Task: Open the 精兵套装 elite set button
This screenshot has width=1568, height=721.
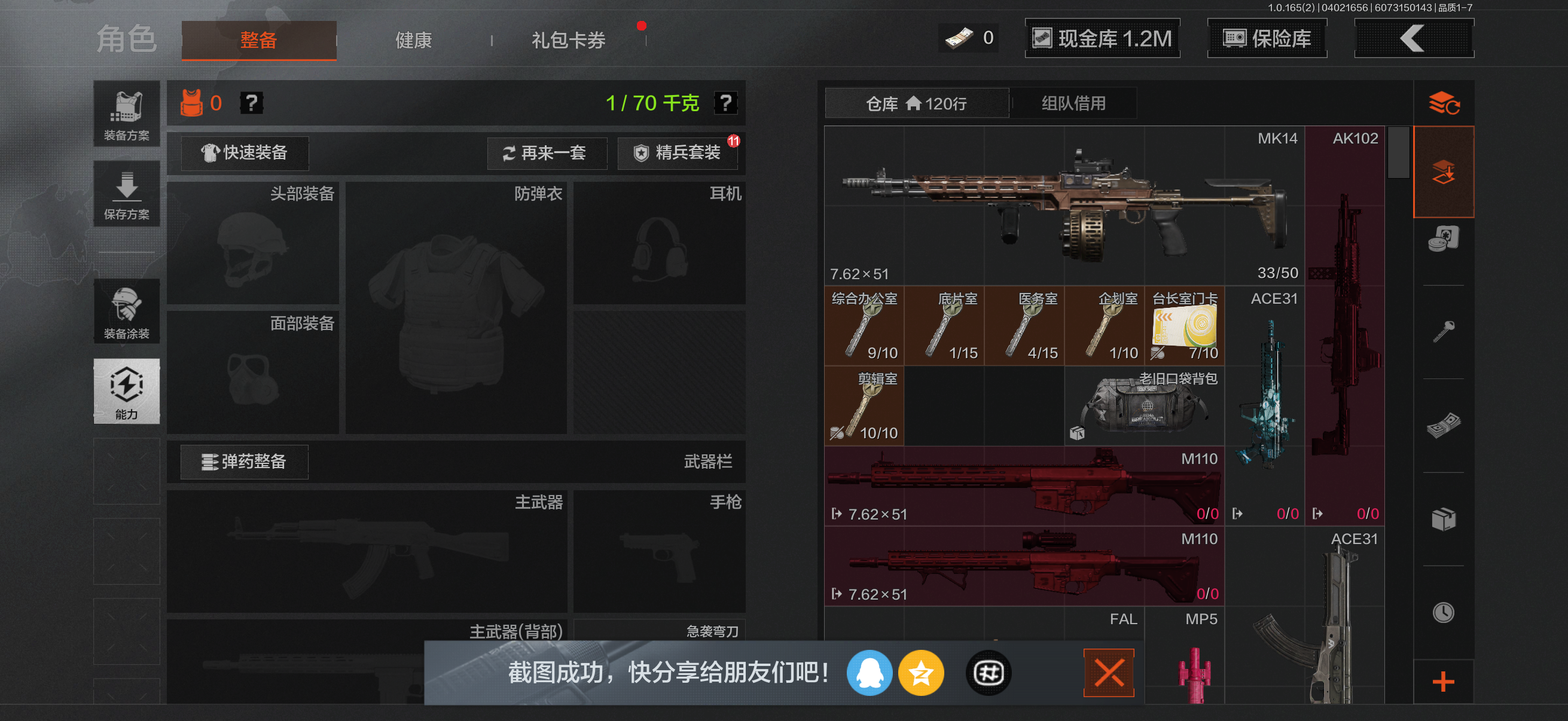Action: [x=678, y=153]
